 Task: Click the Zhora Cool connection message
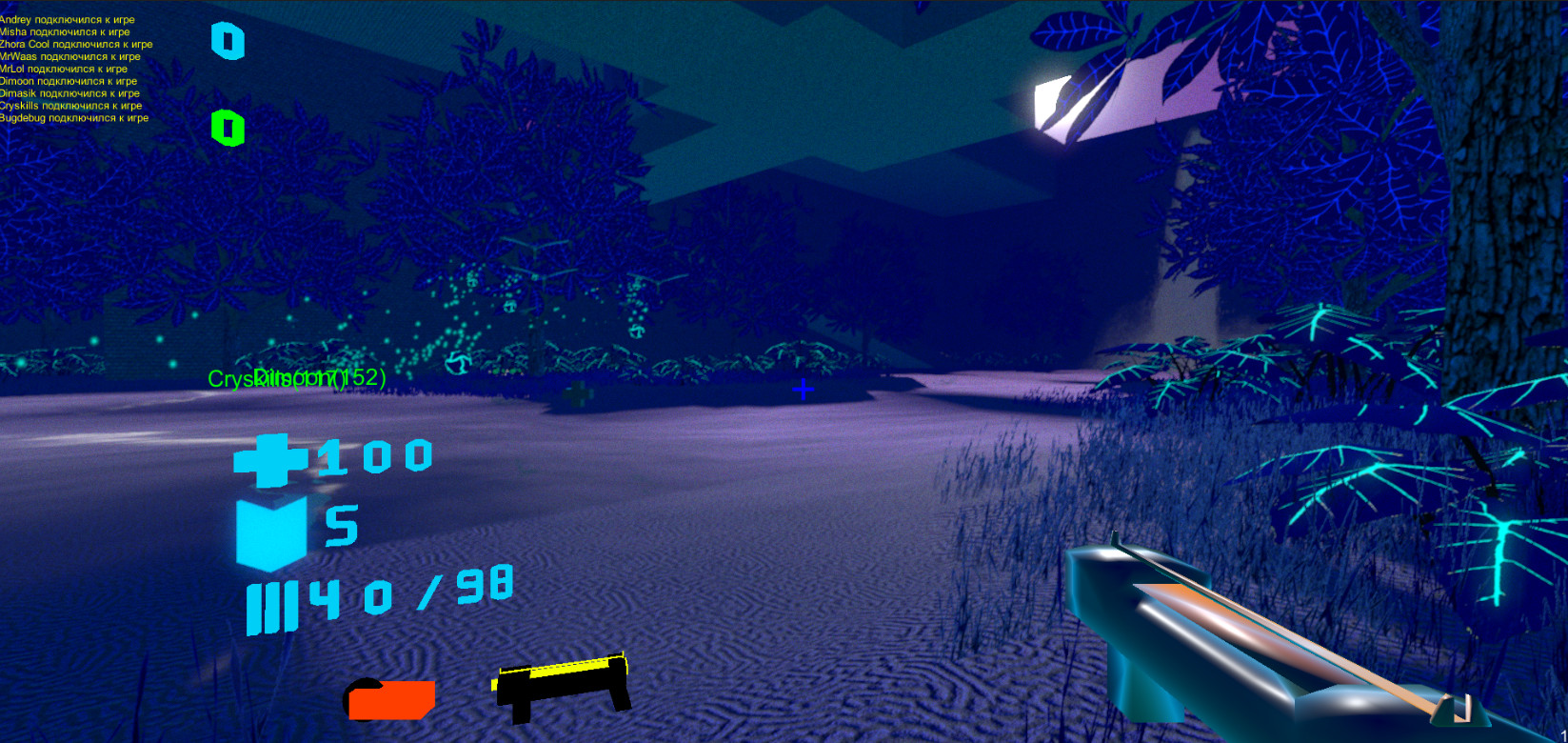75,44
